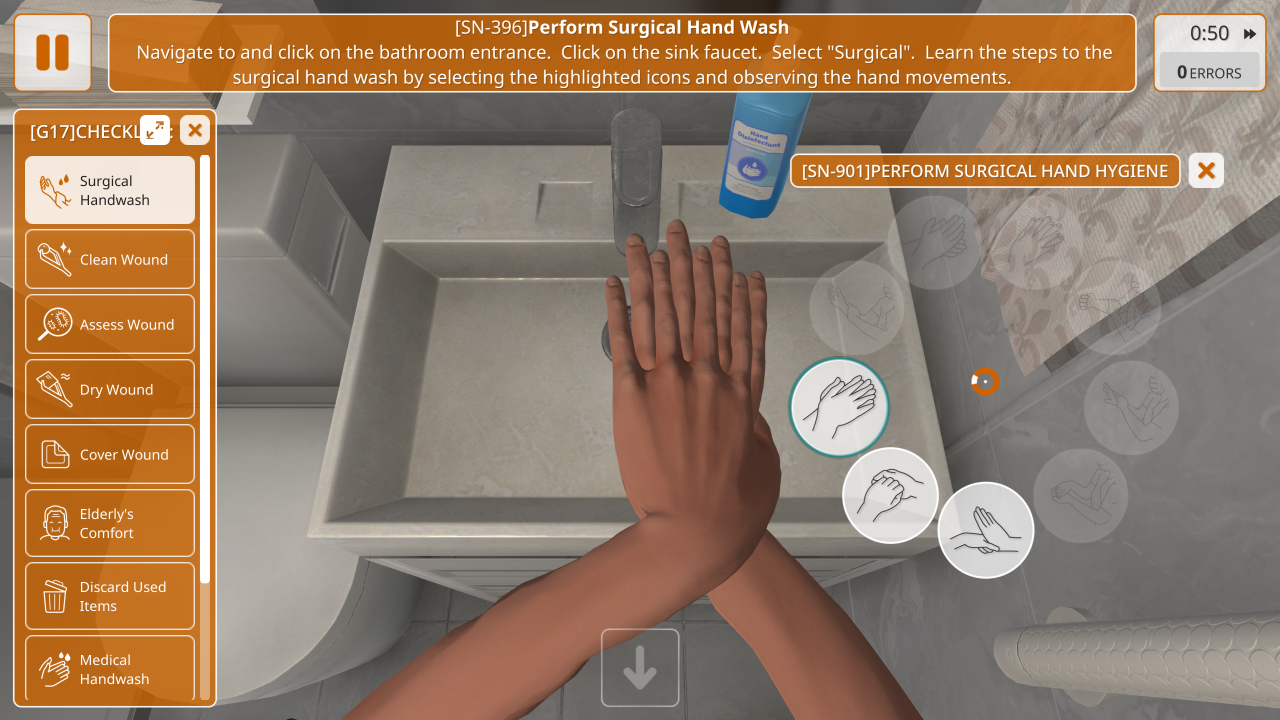Close the Perform Surgical Hand Hygiene panel
Viewport: 1280px width, 720px height.
[1206, 171]
